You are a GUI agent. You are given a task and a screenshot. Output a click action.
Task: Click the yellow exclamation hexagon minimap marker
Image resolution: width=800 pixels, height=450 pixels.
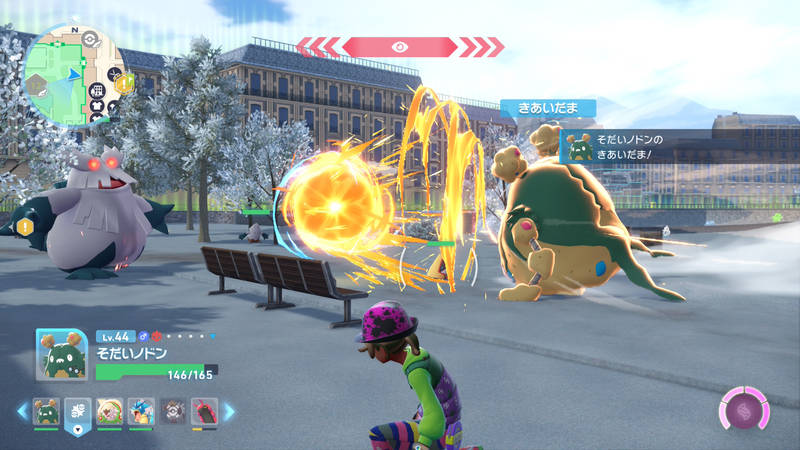coord(123,85)
